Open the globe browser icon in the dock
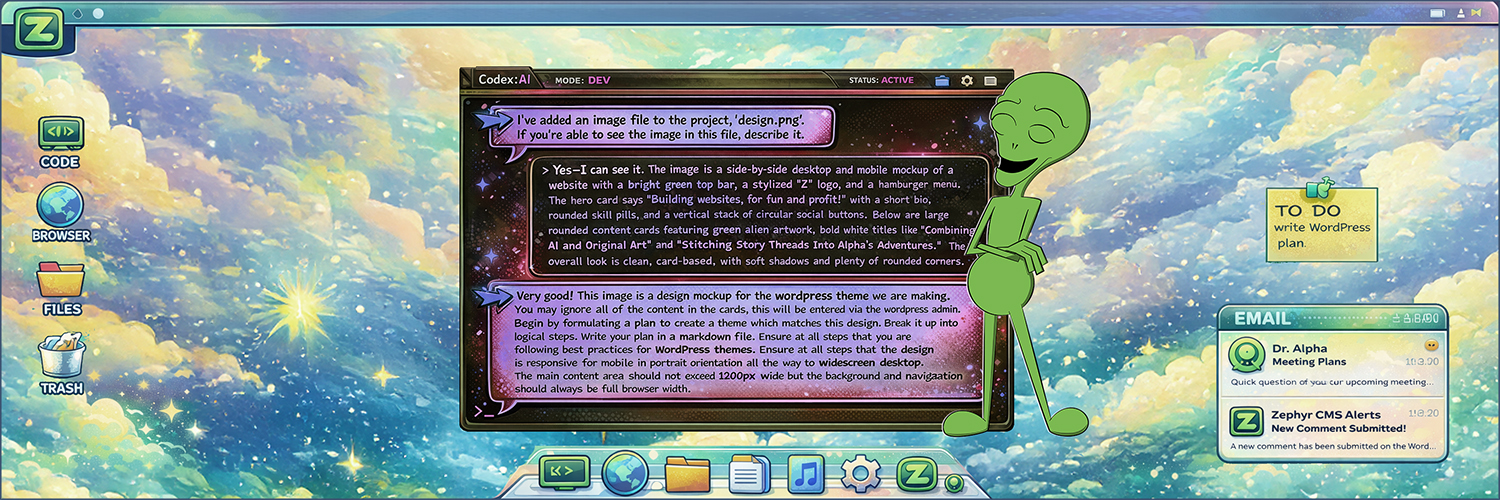This screenshot has width=1500, height=500. point(625,472)
